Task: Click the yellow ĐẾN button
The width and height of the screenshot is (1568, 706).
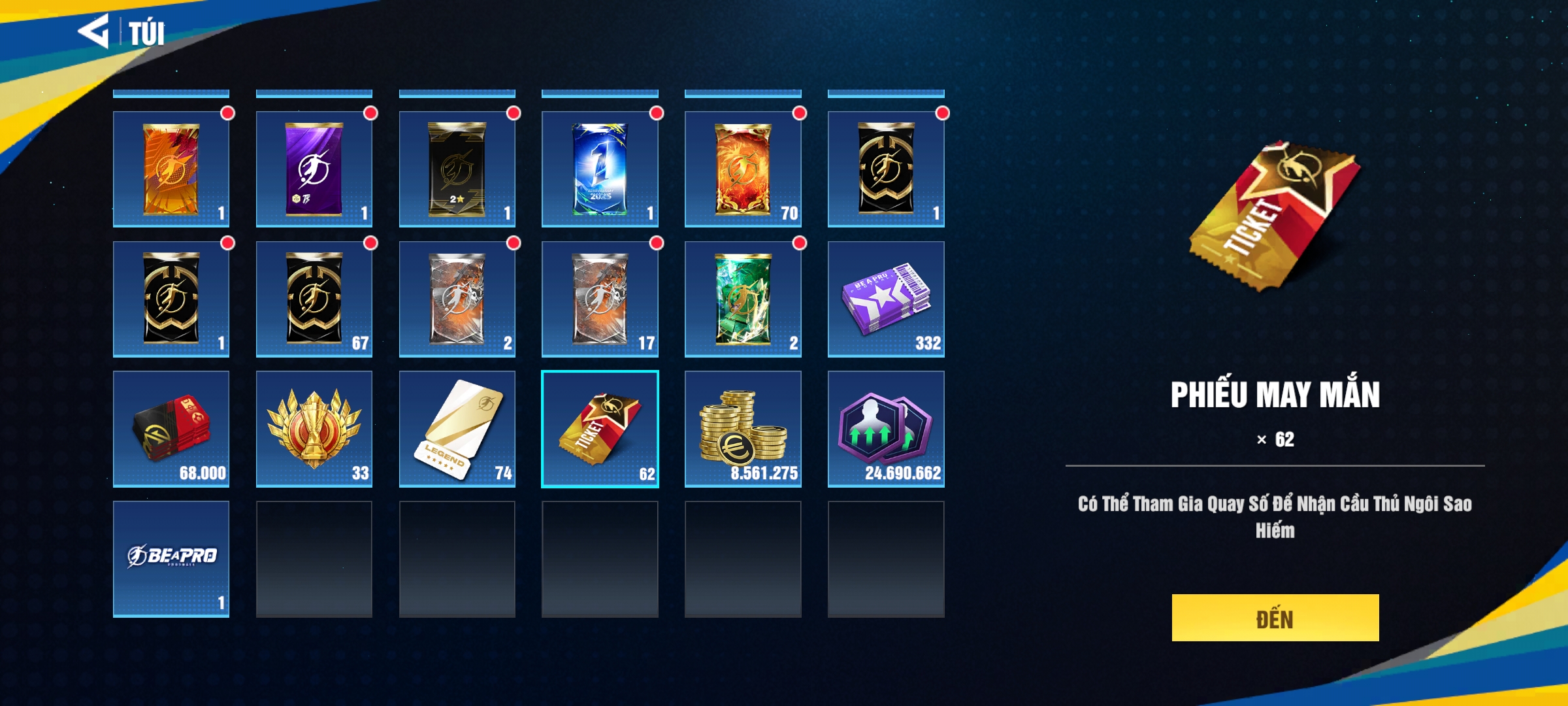Action: click(x=1275, y=618)
